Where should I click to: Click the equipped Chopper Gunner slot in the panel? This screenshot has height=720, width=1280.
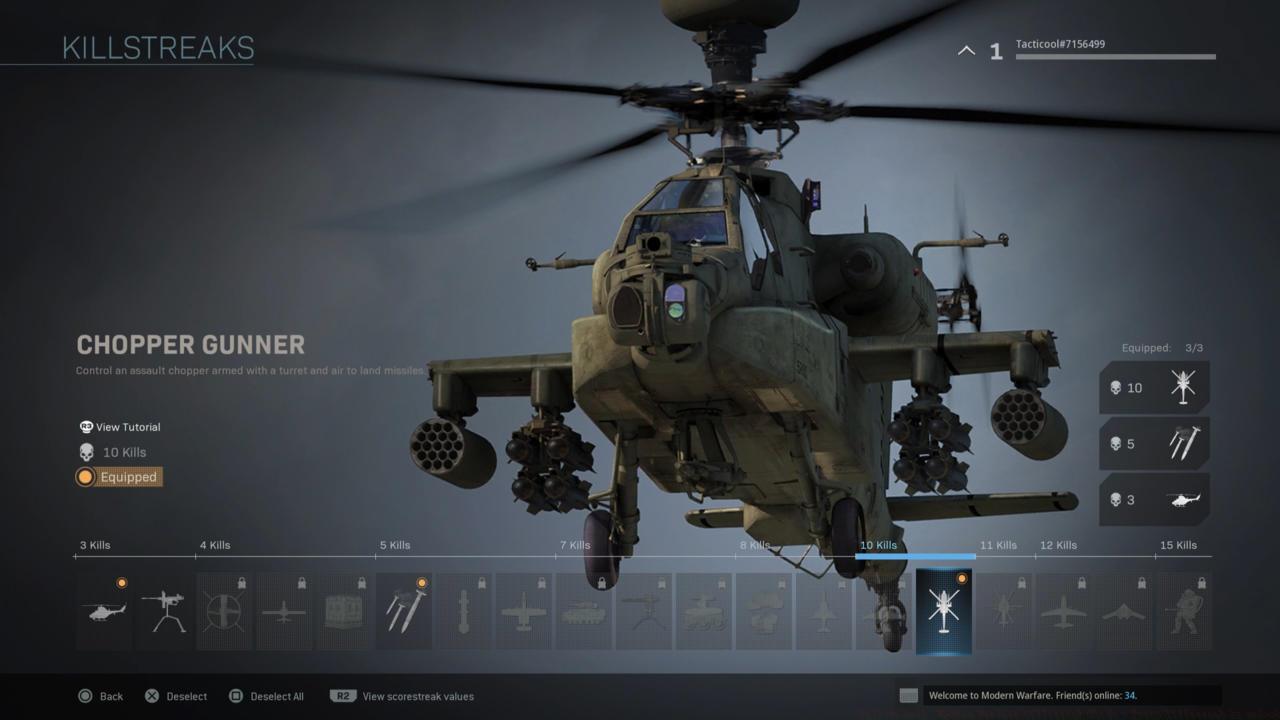[x=1154, y=387]
